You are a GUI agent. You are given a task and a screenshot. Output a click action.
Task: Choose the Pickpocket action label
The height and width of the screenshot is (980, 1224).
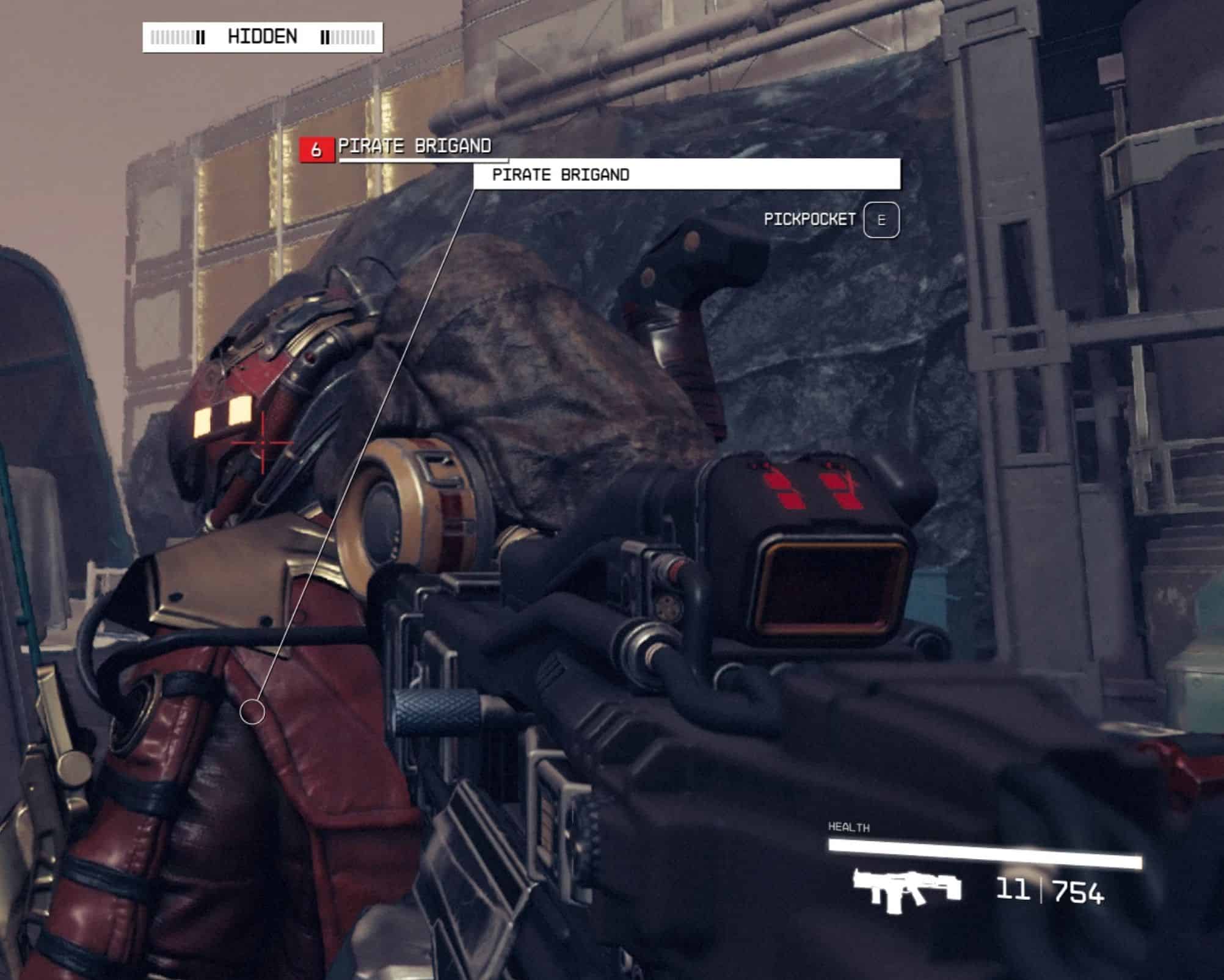(x=809, y=219)
